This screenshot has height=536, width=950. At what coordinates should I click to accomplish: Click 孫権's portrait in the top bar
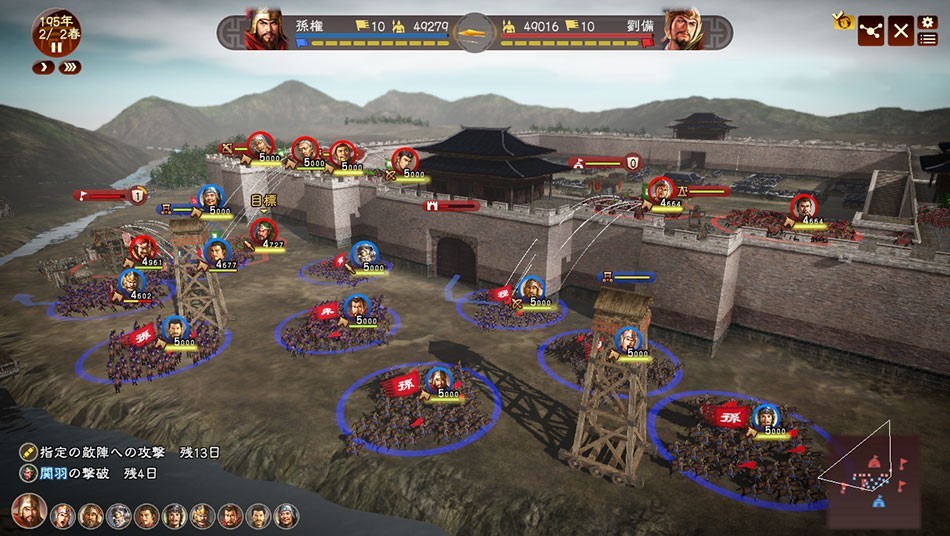coord(266,30)
